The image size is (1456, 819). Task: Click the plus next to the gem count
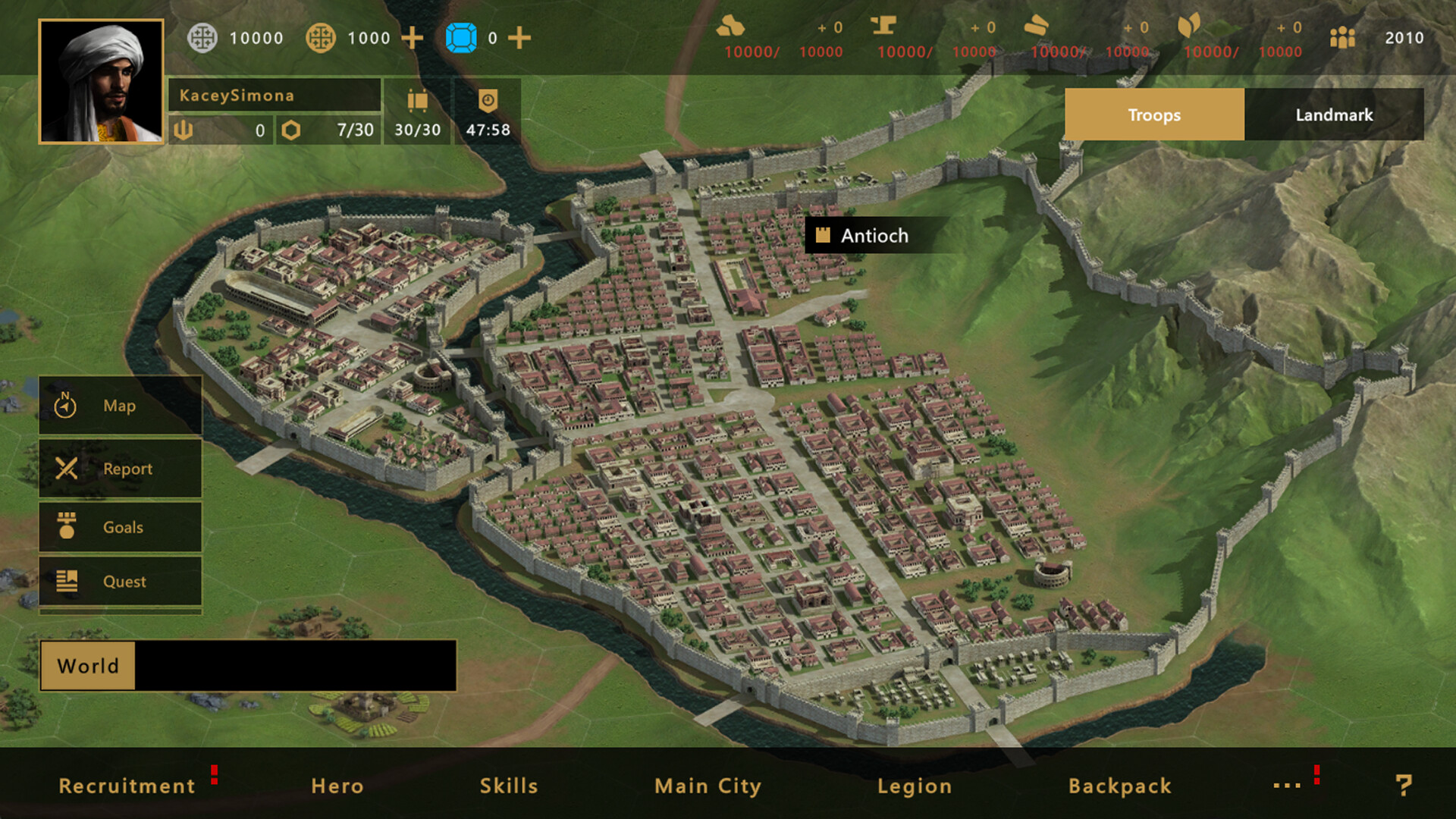click(520, 37)
